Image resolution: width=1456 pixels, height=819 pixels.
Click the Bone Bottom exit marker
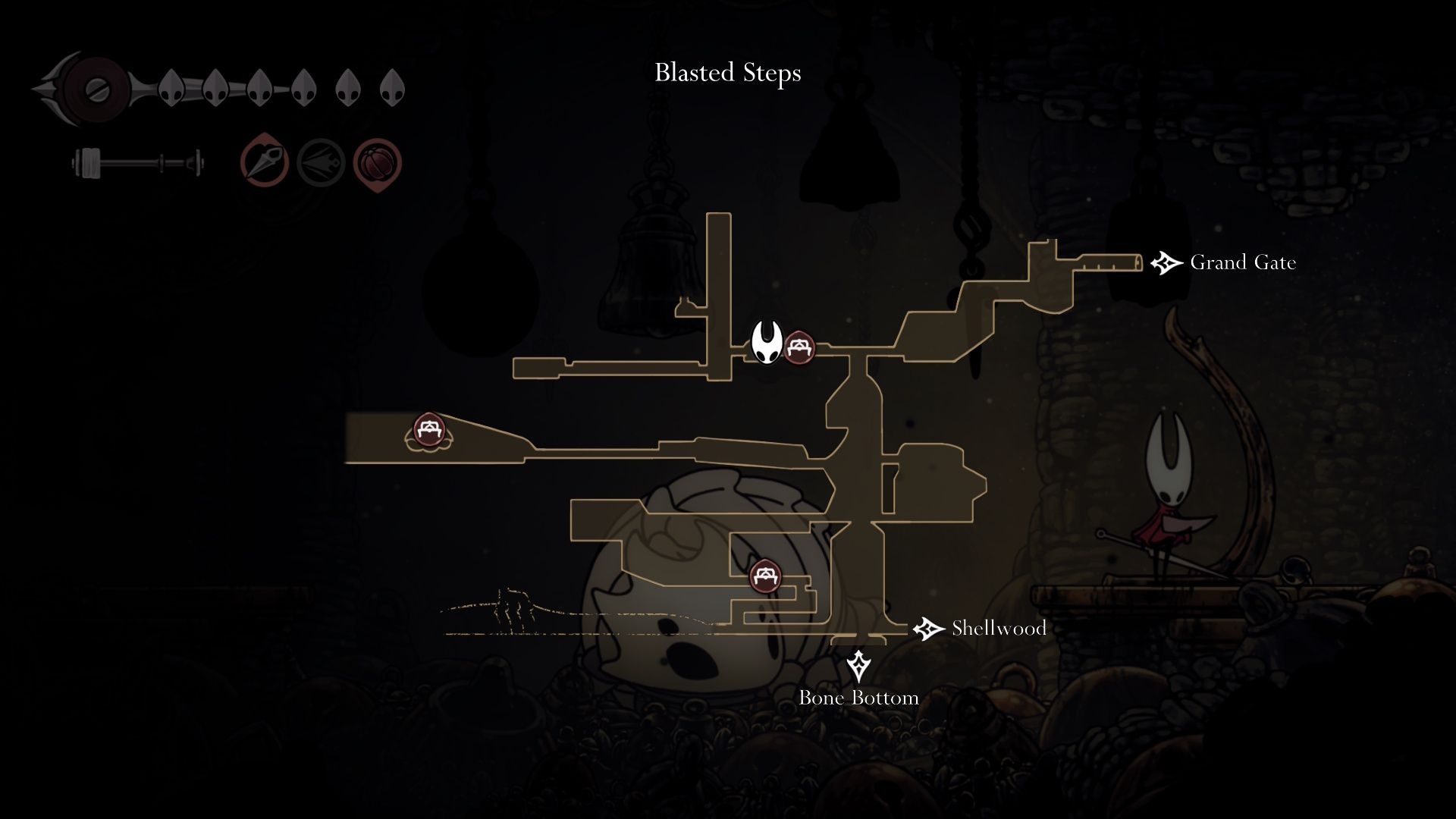point(858,666)
